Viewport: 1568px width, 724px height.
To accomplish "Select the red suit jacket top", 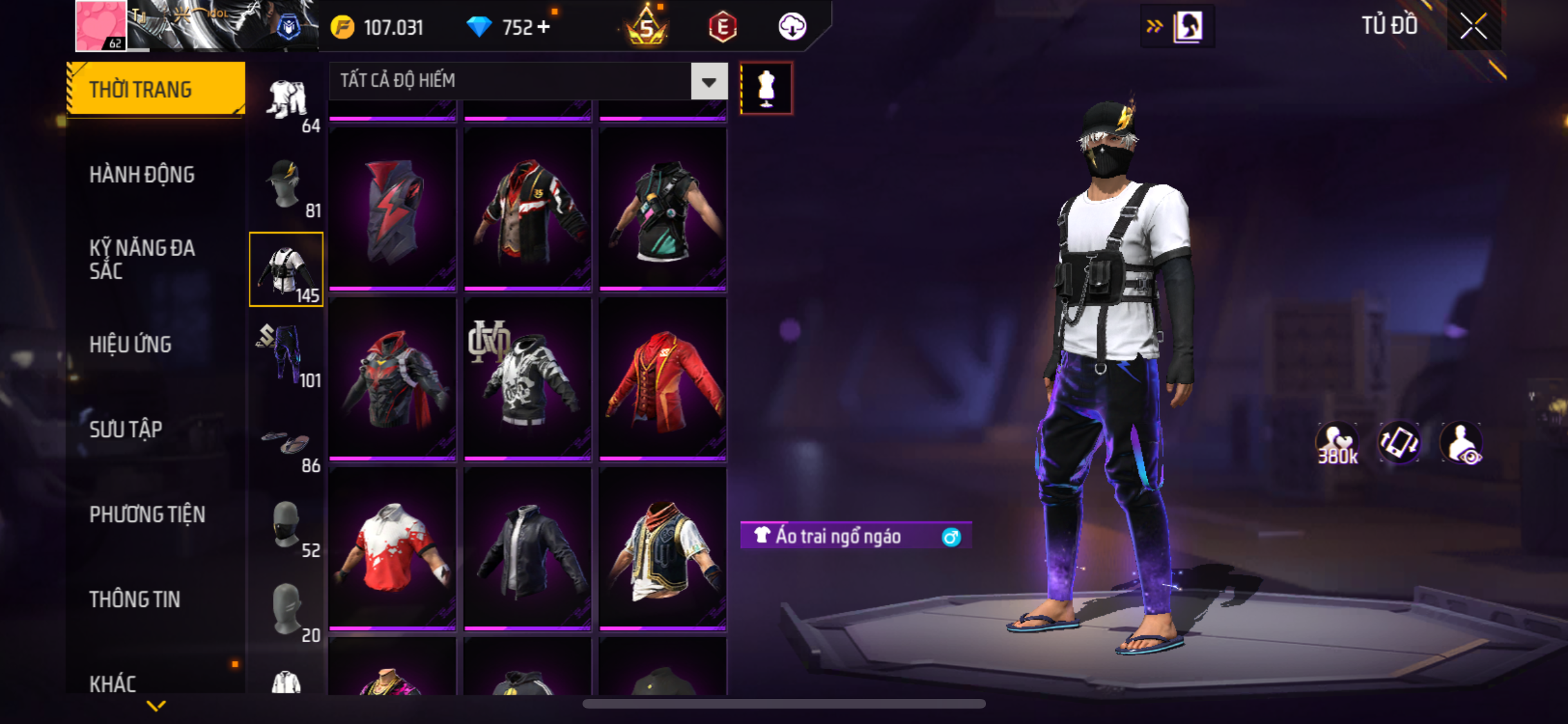I will click(x=663, y=378).
